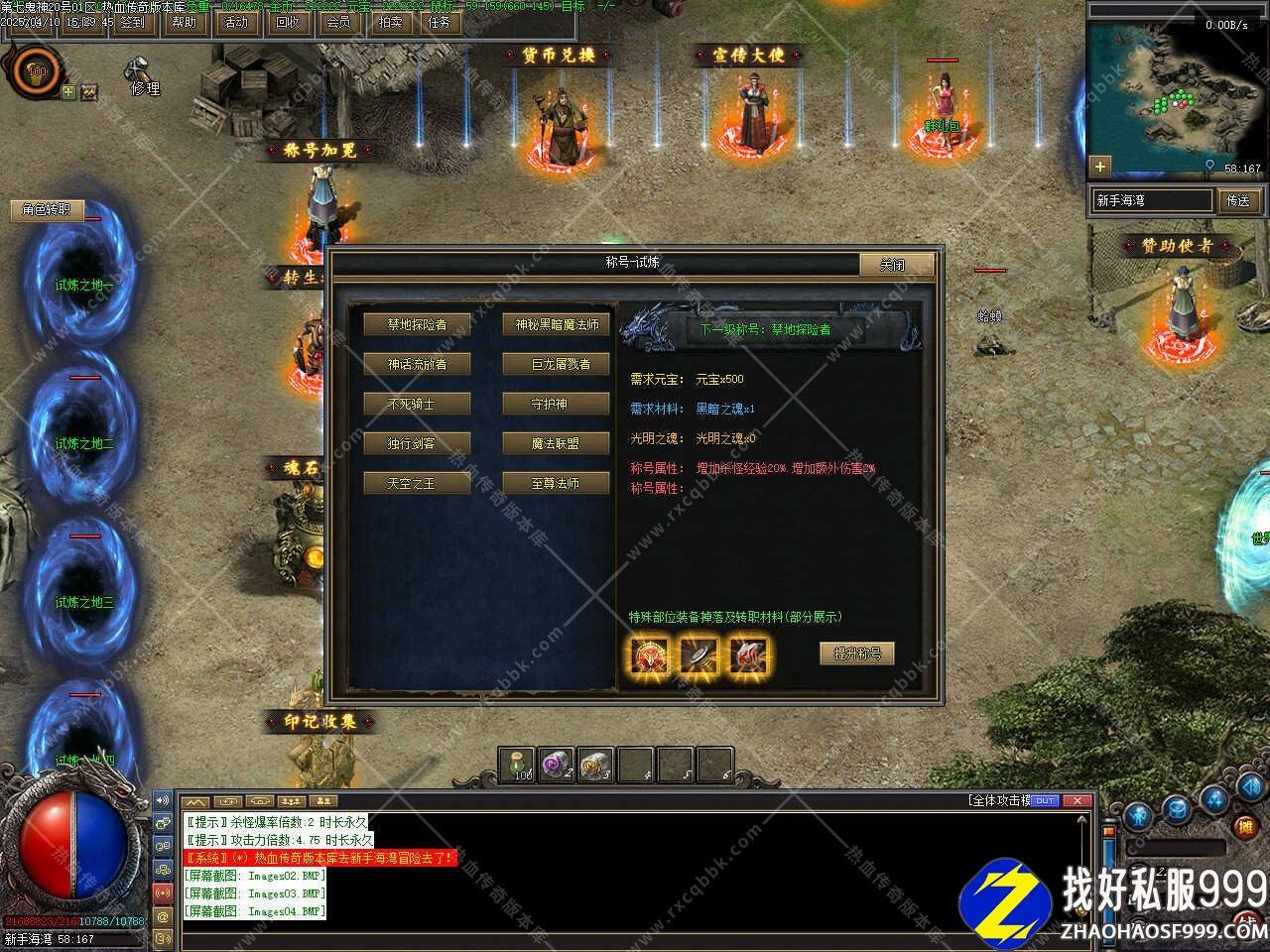Select the 守护神 title button
The height and width of the screenshot is (952, 1270).
coord(556,404)
